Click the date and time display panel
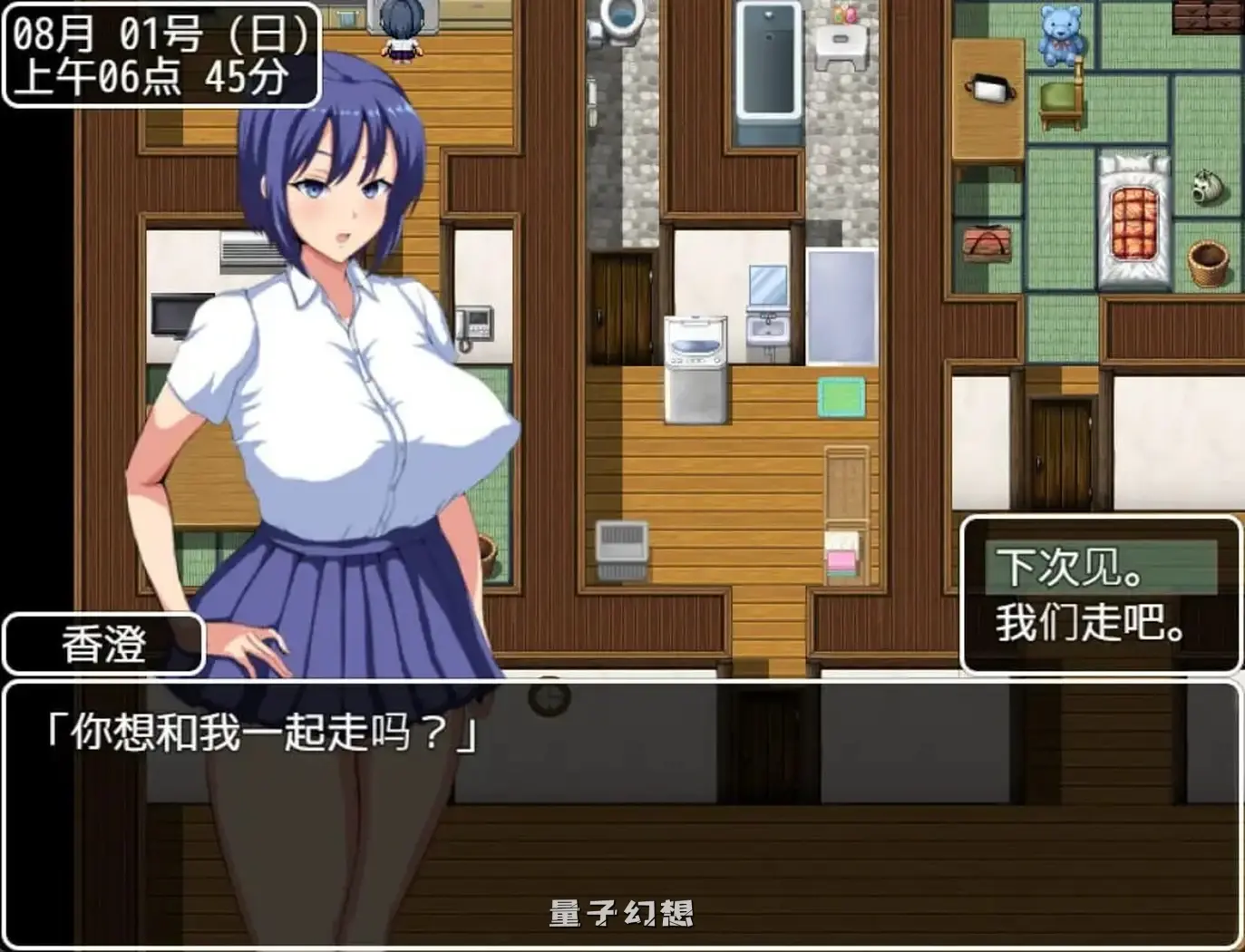 click(160, 52)
